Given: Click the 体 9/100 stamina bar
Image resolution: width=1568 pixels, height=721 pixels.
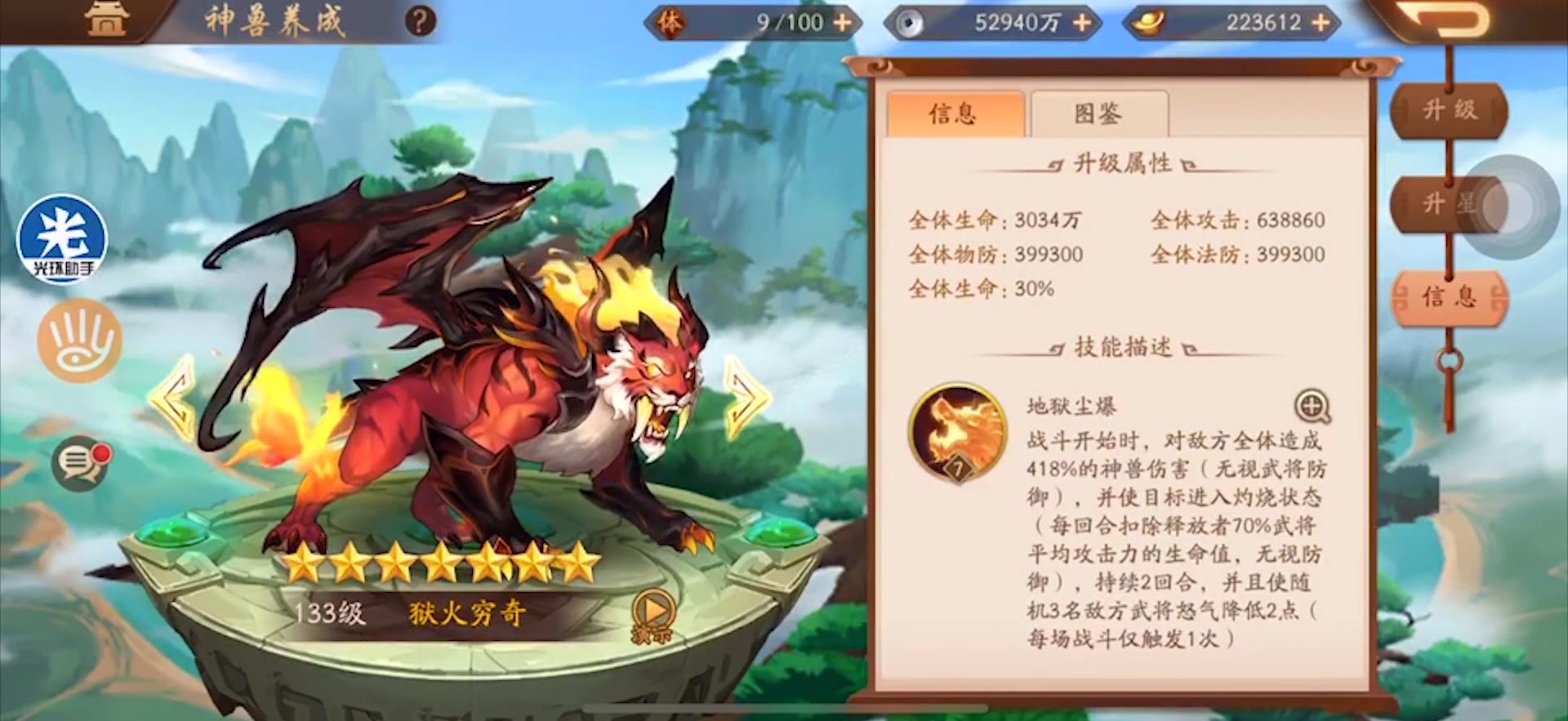Looking at the screenshot, I should coord(751,23).
